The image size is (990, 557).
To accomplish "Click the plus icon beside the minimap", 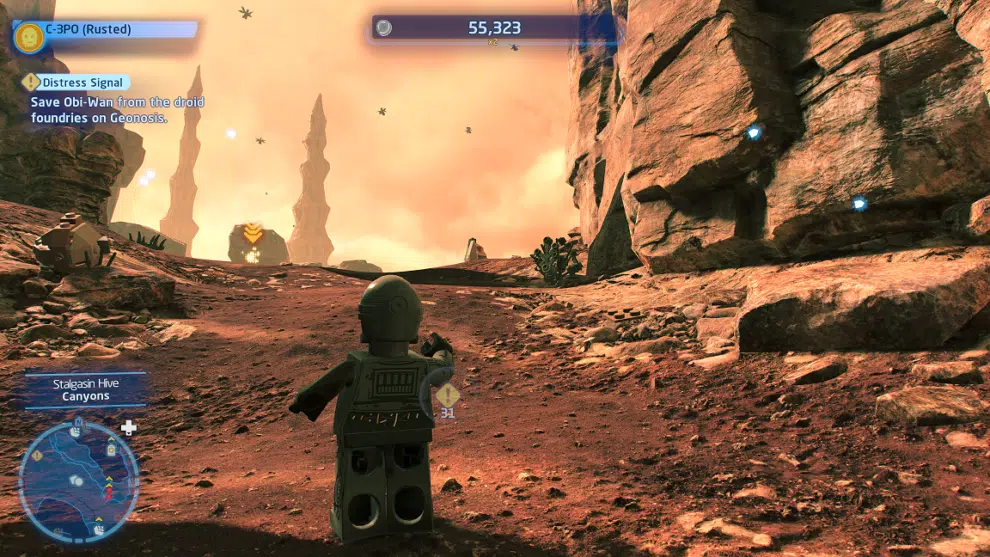I will pyautogui.click(x=129, y=428).
